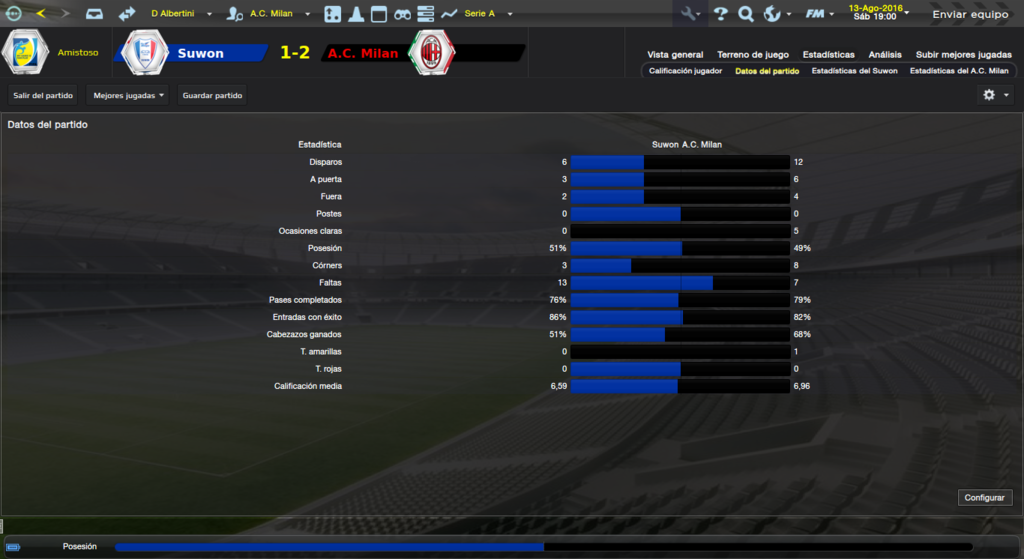The height and width of the screenshot is (559, 1024).
Task: Open the gear settings dropdown
Action: pyautogui.click(x=995, y=95)
